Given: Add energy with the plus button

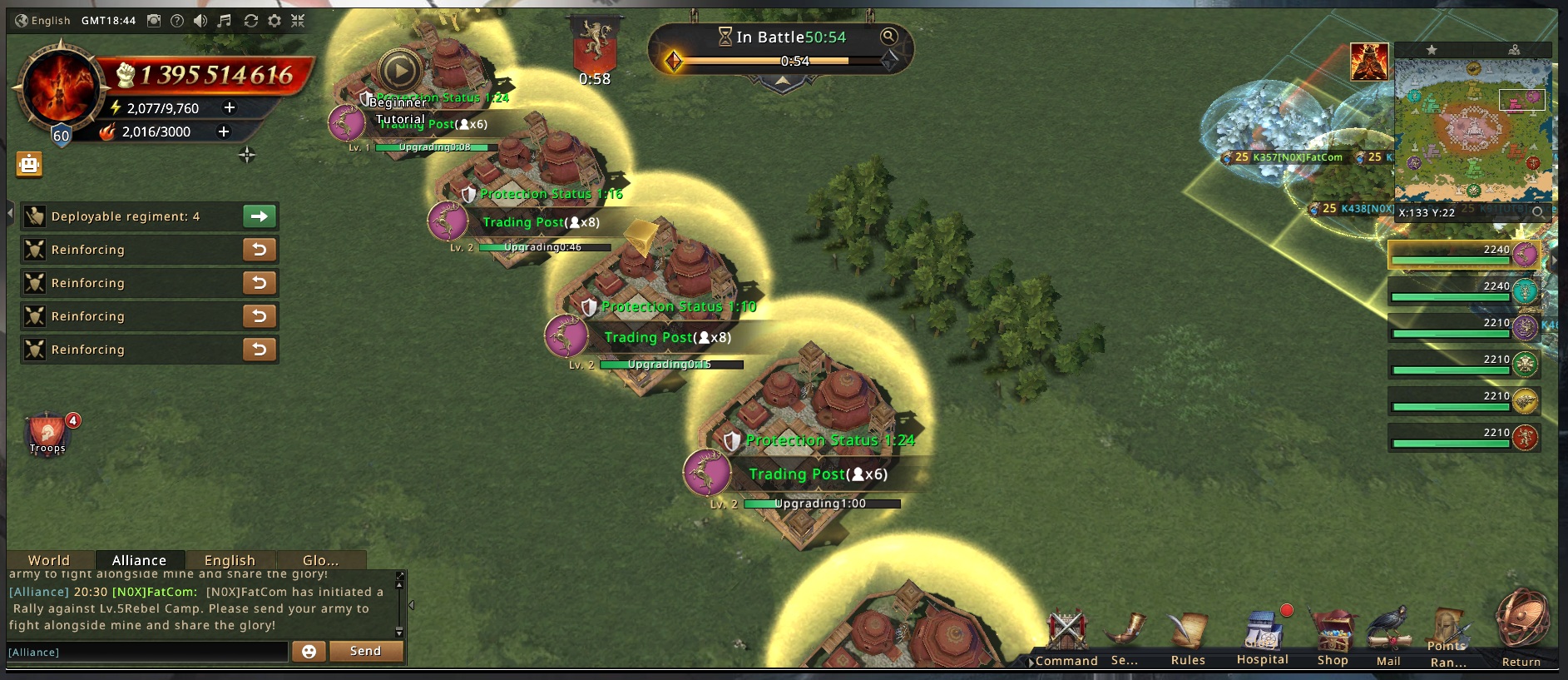Looking at the screenshot, I should click(230, 107).
